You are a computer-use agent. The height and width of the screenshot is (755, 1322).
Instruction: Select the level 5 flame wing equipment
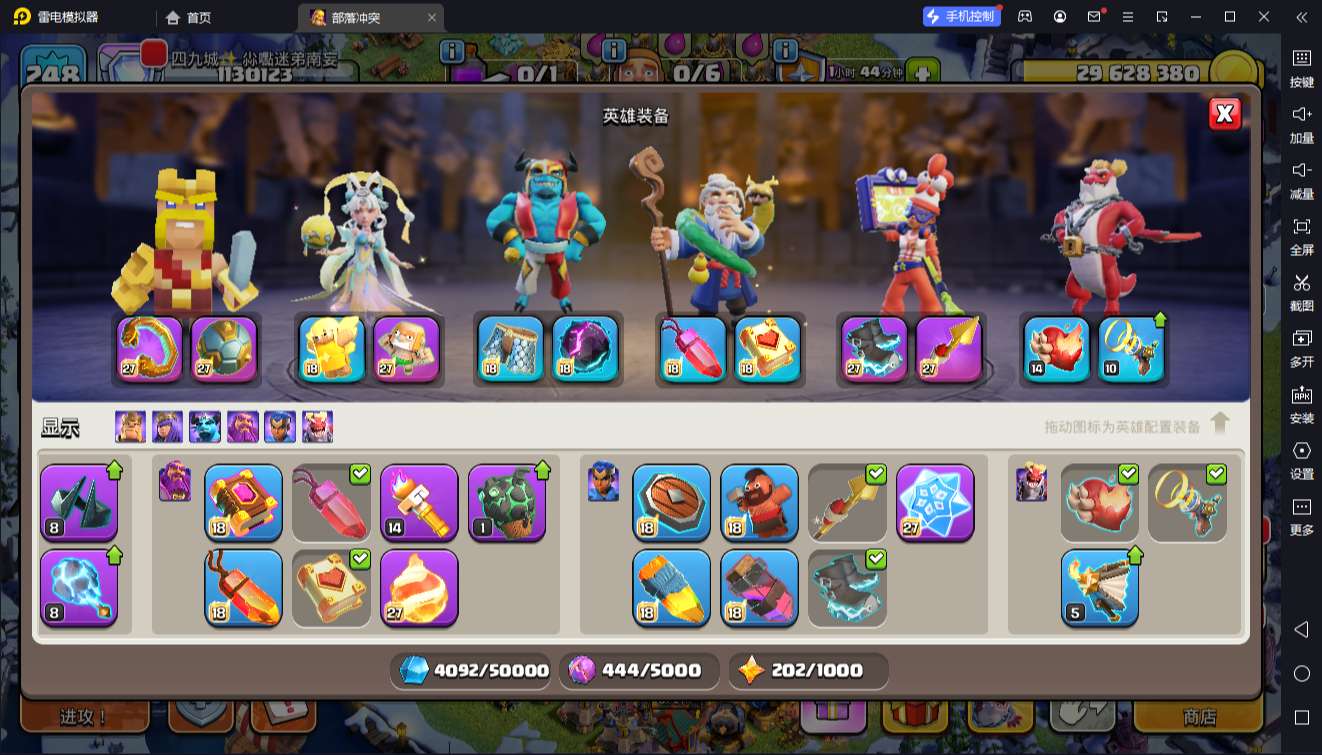pyautogui.click(x=1099, y=587)
